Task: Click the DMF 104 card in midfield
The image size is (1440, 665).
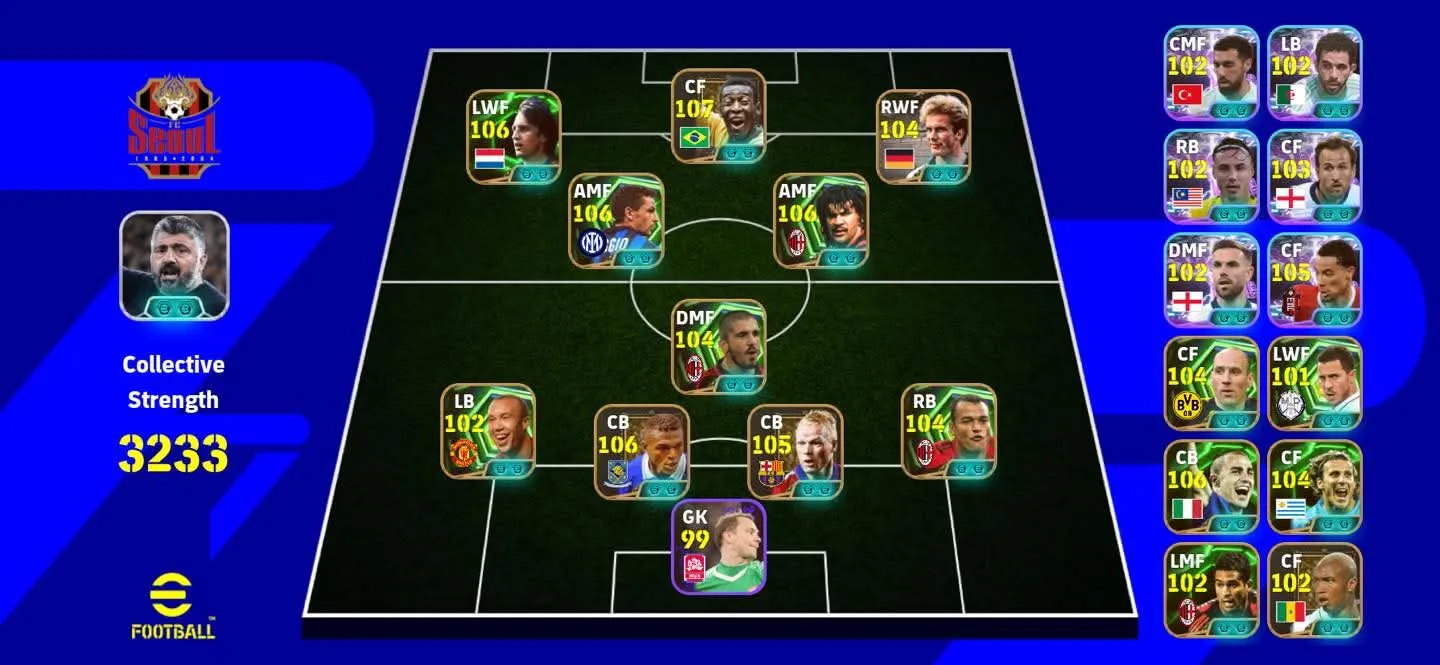Action: point(718,346)
